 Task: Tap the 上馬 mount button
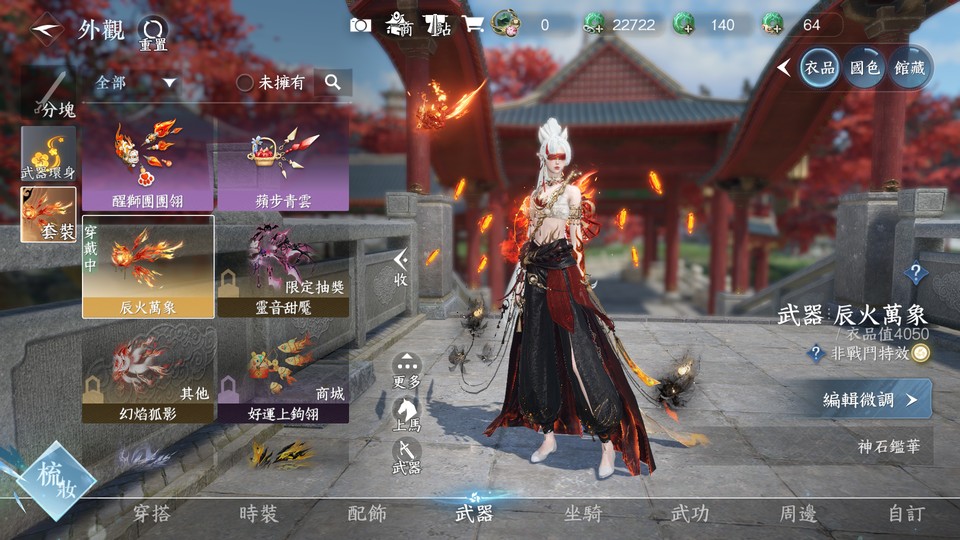(406, 413)
